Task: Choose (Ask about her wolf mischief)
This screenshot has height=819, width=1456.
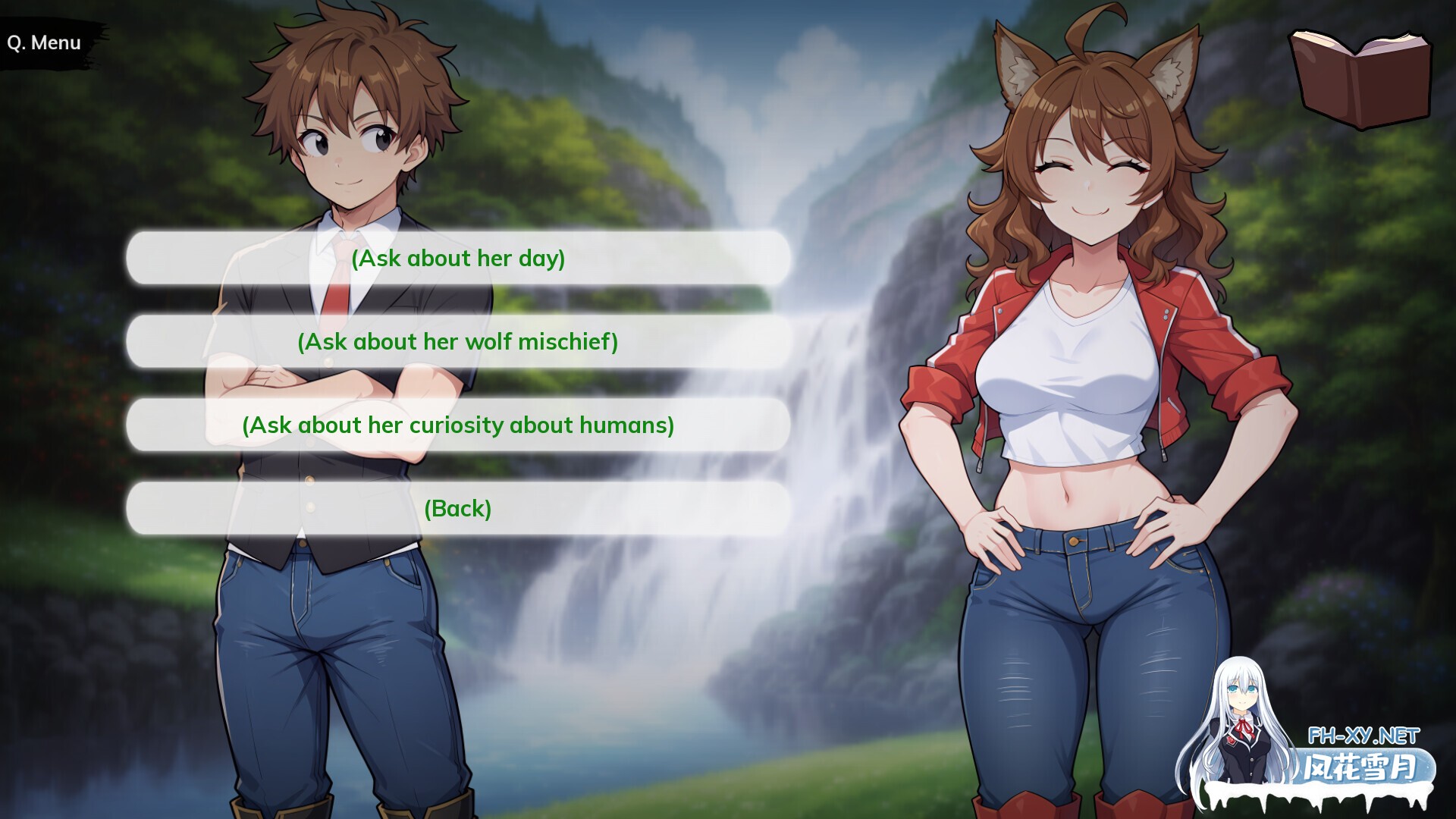Action: coord(459,341)
